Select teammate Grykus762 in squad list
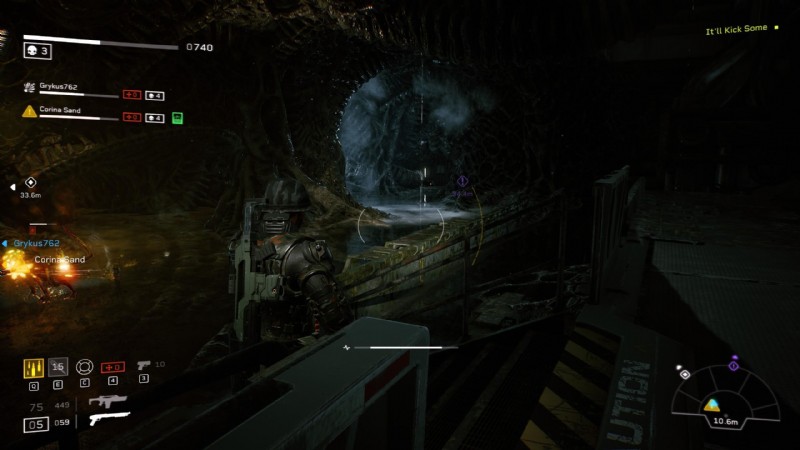The width and height of the screenshot is (800, 450). click(62, 88)
